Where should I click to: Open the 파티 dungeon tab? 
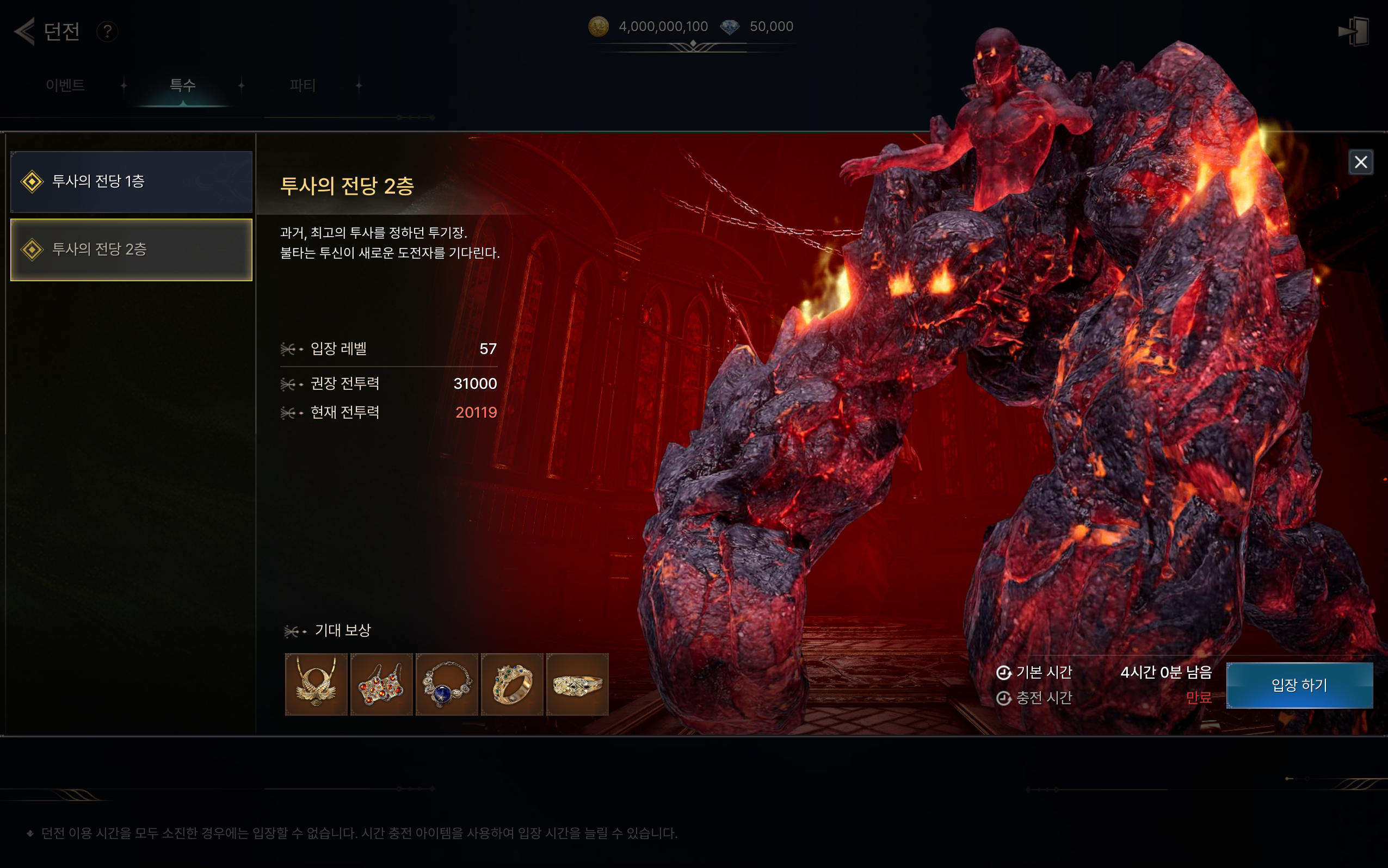(x=303, y=85)
